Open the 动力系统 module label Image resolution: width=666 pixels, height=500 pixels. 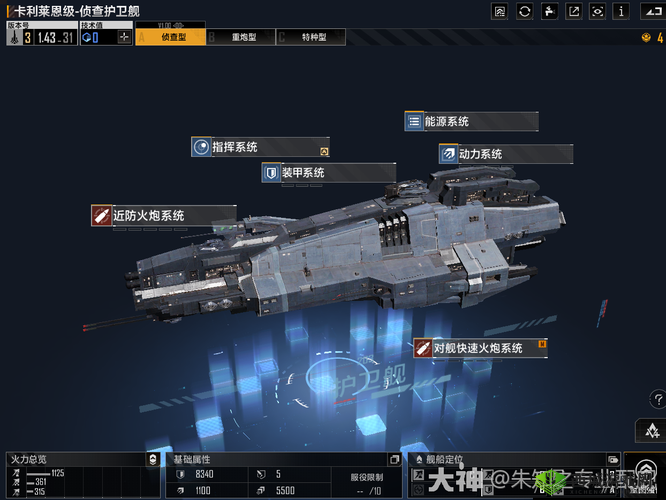pos(505,154)
